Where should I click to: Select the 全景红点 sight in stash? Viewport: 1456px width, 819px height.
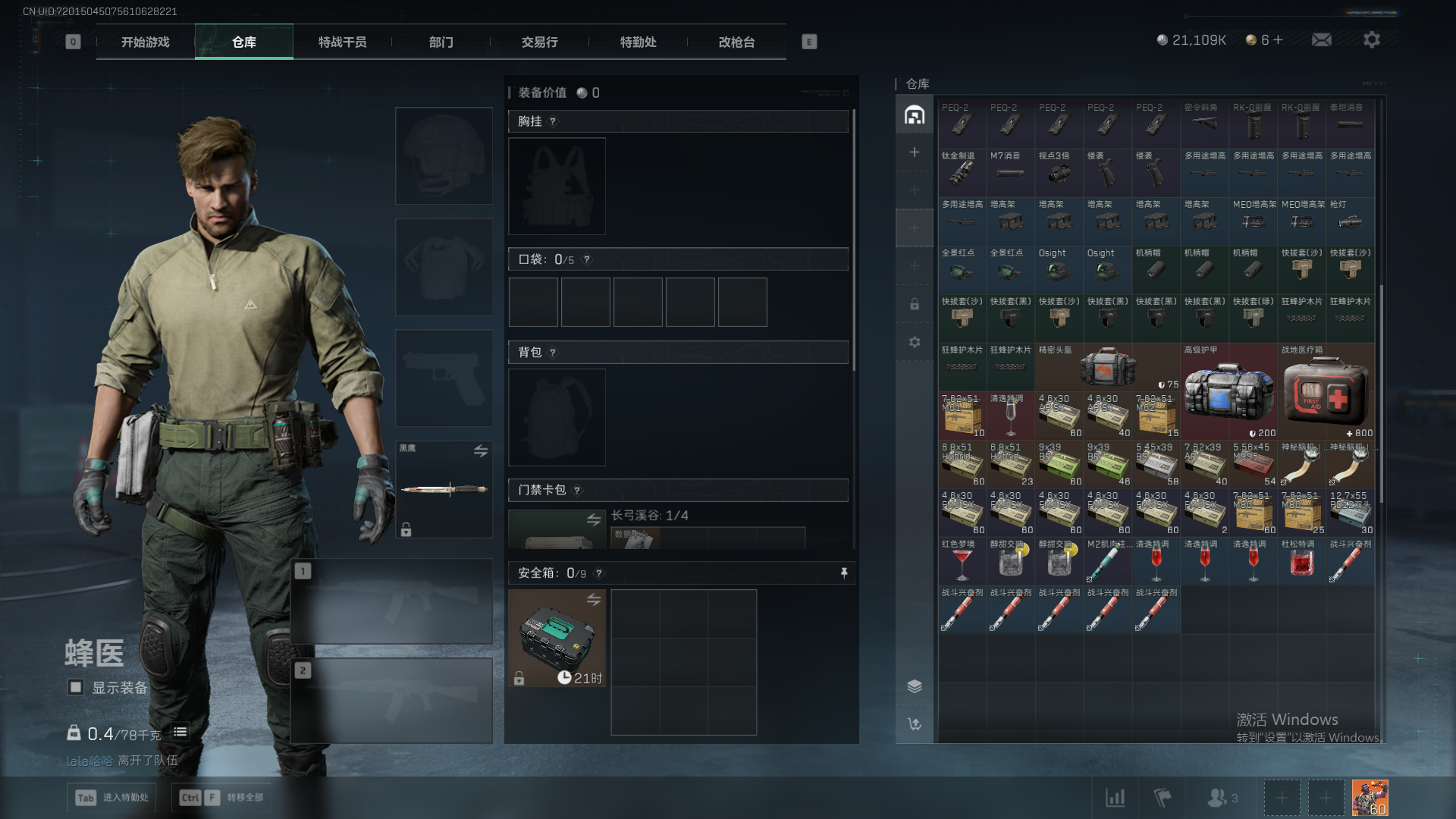pyautogui.click(x=962, y=268)
